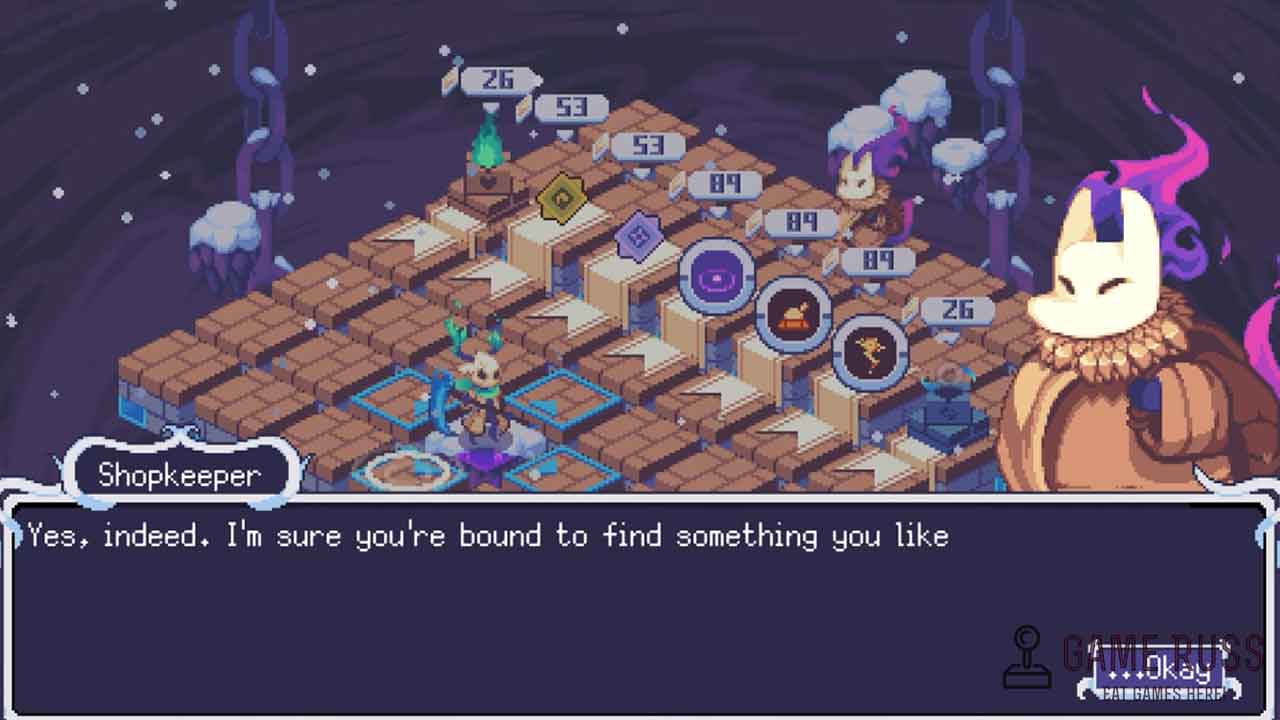Select the yellow diamond shop item
The image size is (1280, 720).
pyautogui.click(x=561, y=198)
